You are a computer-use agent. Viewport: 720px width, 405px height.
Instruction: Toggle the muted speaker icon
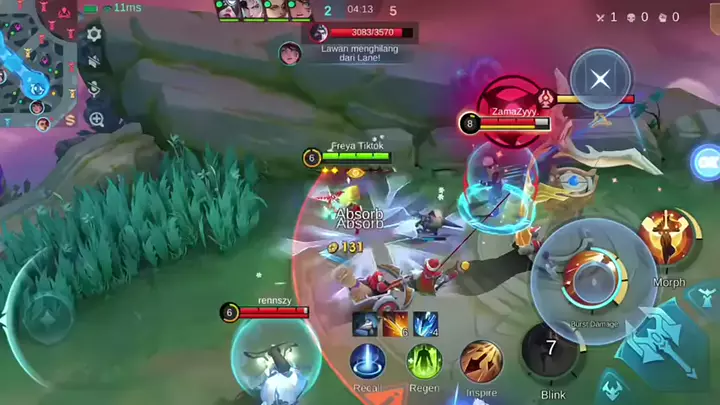tap(95, 62)
